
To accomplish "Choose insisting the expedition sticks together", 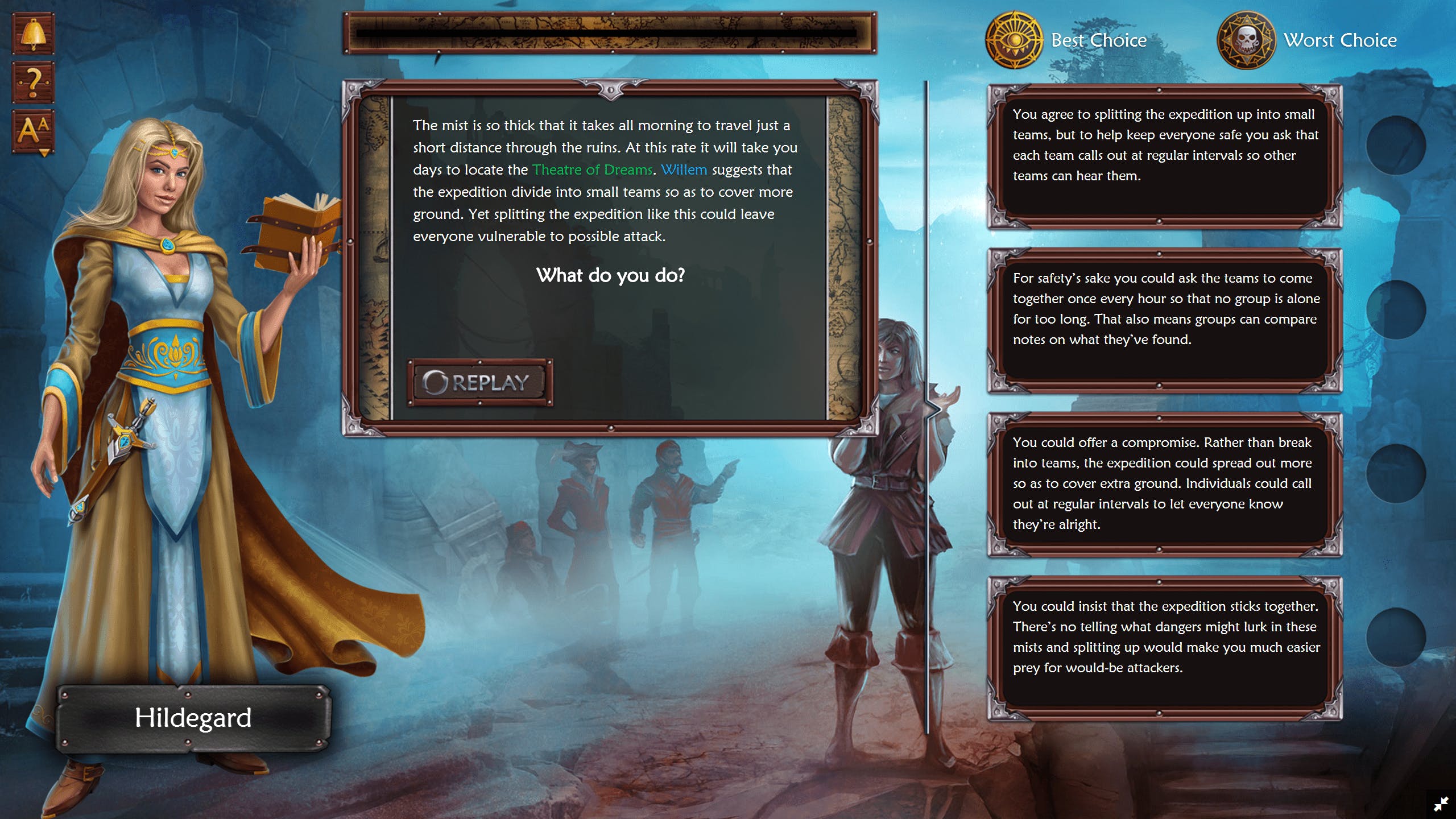I will point(1164,648).
